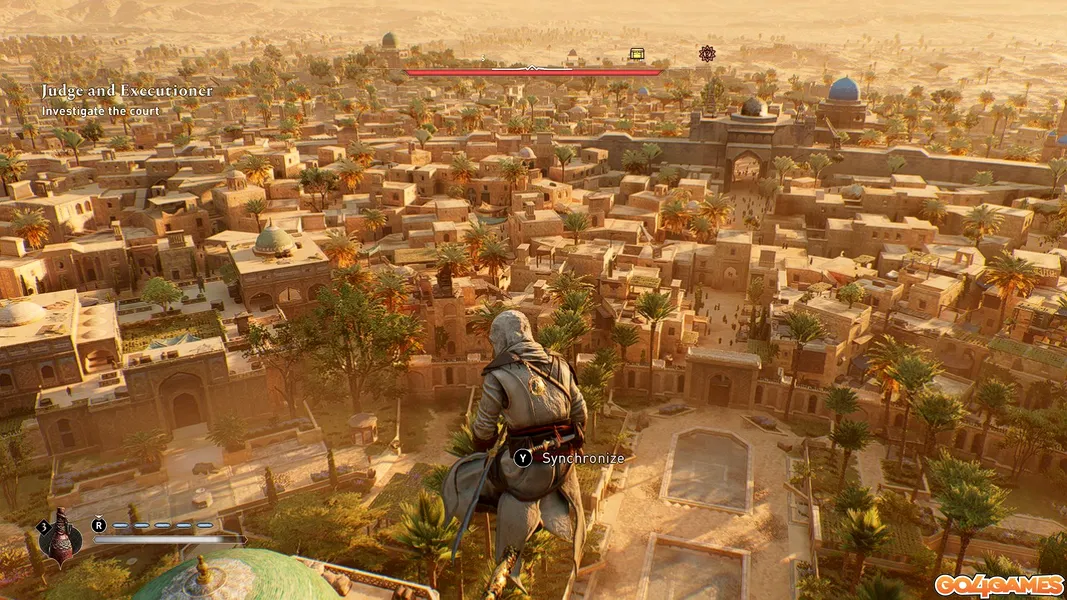
Task: Click the treasure chest marker on the compass
Action: 636,54
